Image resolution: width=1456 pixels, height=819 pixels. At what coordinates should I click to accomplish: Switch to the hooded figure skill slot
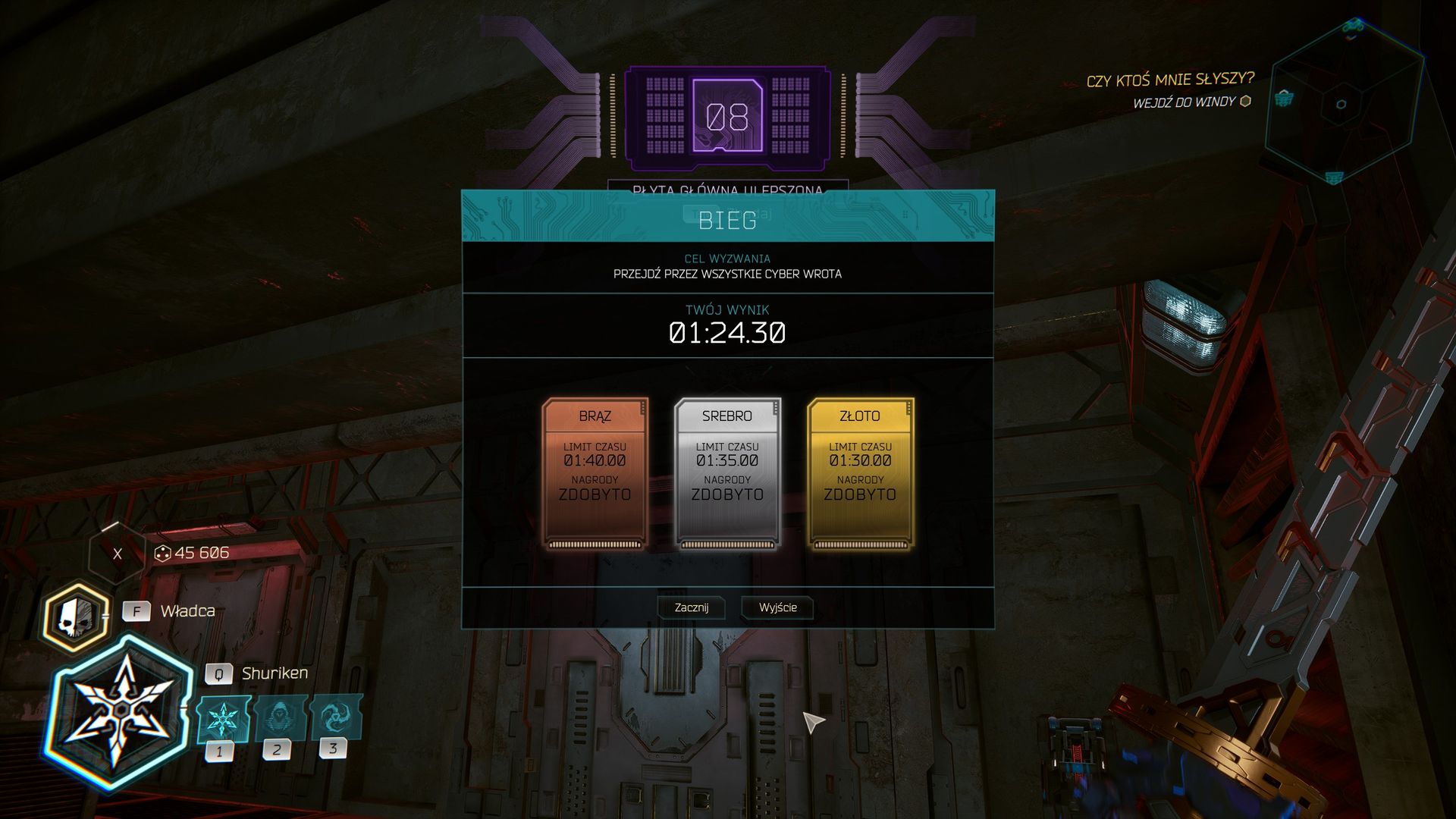point(278,717)
